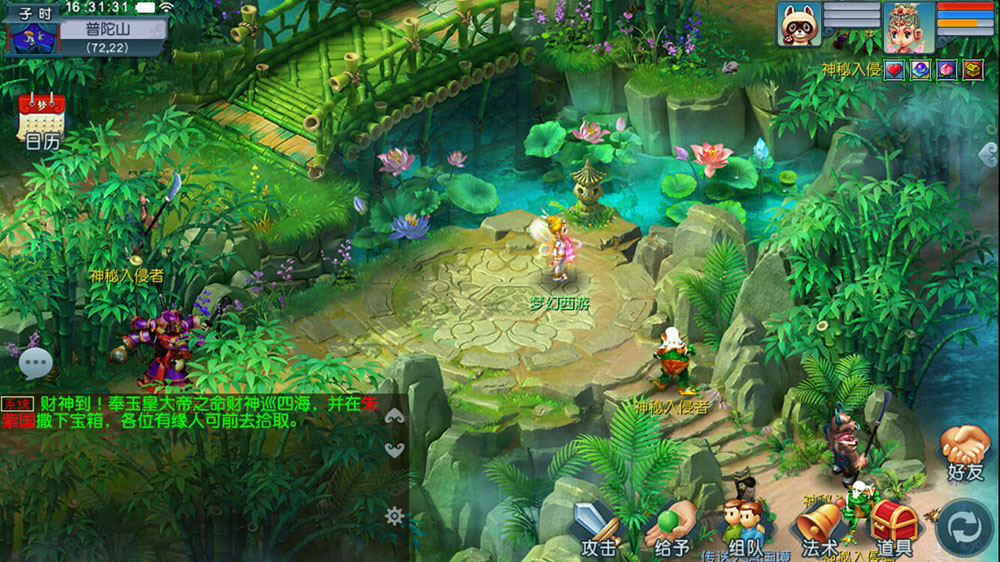This screenshot has height=562, width=1000.
Task: Open the 法术 spells bell button
Action: tap(819, 527)
